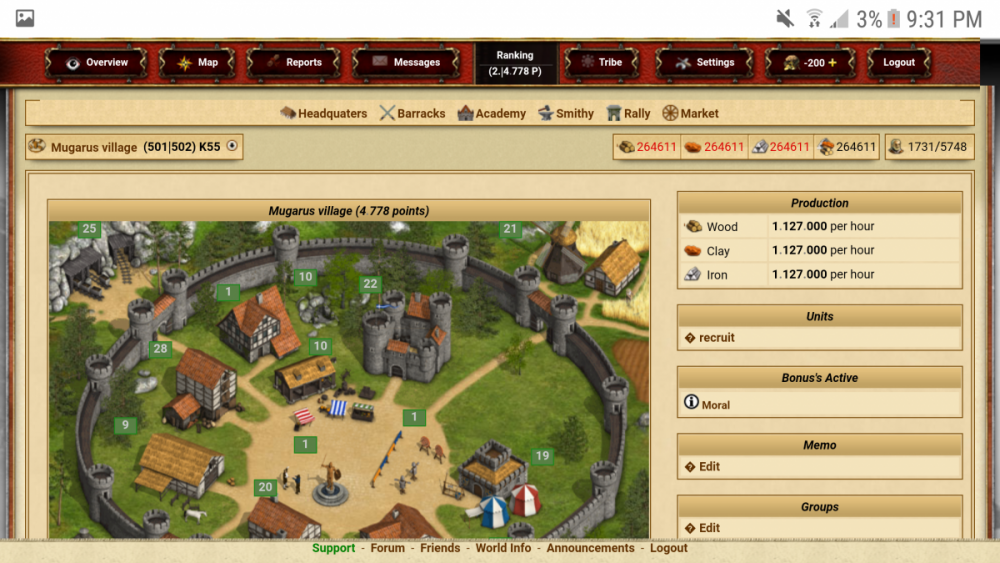1000x563 pixels.
Task: Open the Rally point
Action: coord(628,113)
